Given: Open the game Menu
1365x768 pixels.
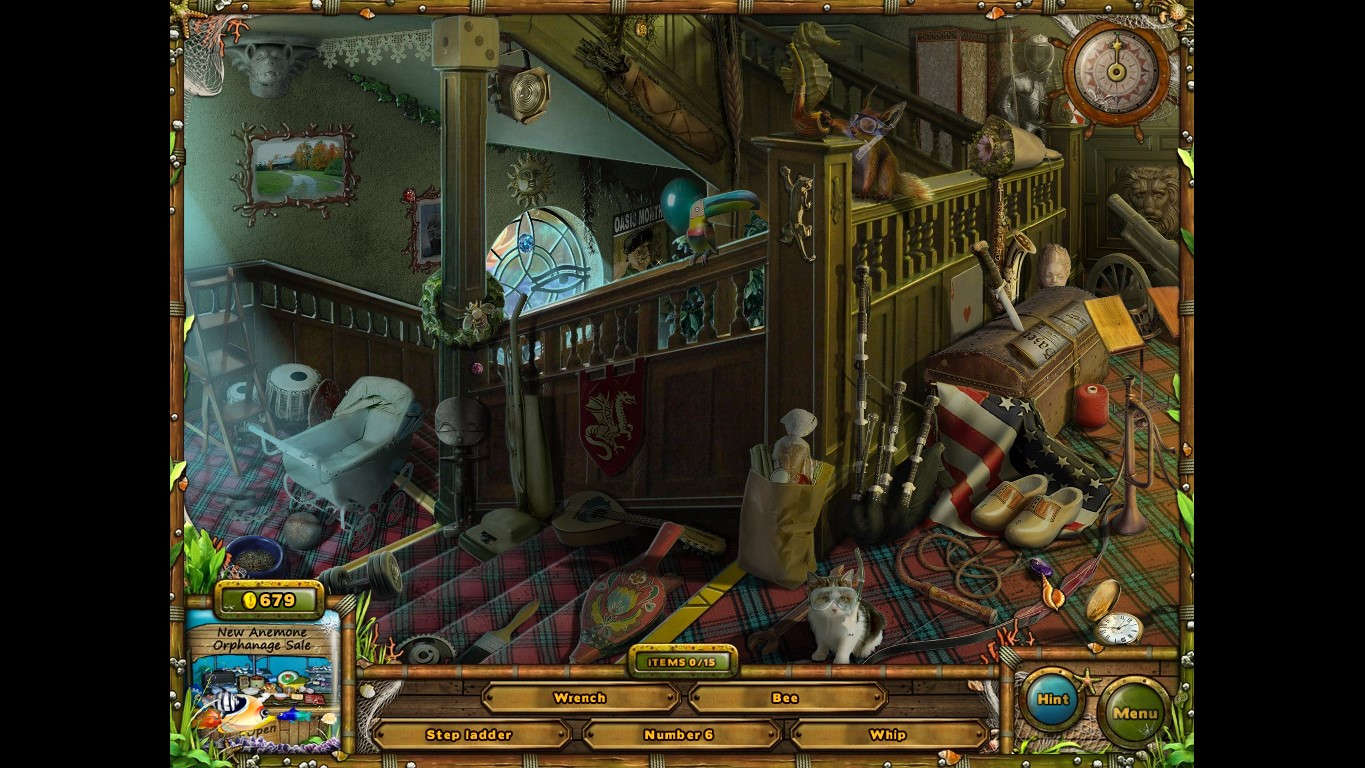Looking at the screenshot, I should (x=1133, y=715).
